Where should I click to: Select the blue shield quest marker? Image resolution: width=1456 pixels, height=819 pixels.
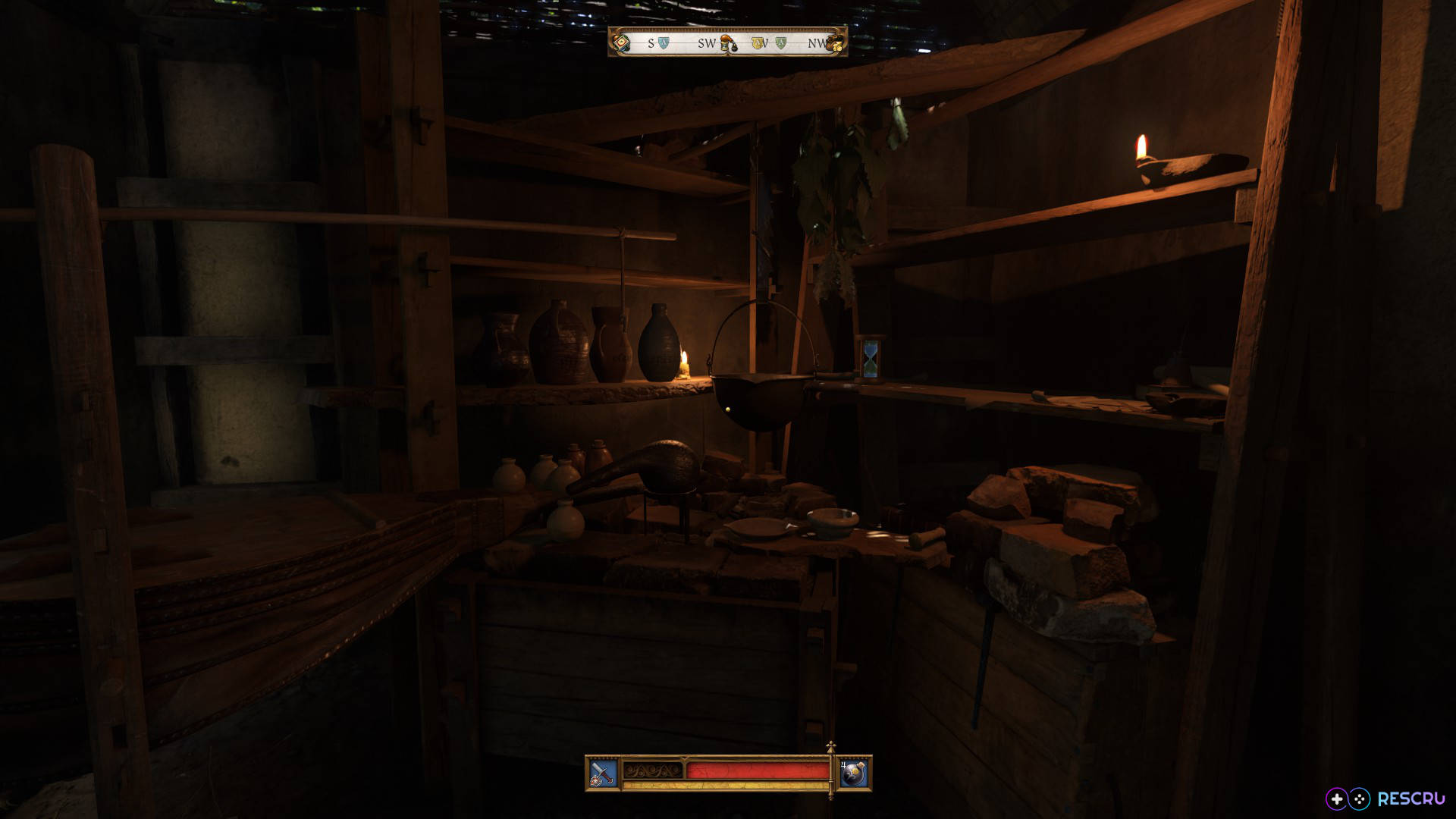click(664, 43)
